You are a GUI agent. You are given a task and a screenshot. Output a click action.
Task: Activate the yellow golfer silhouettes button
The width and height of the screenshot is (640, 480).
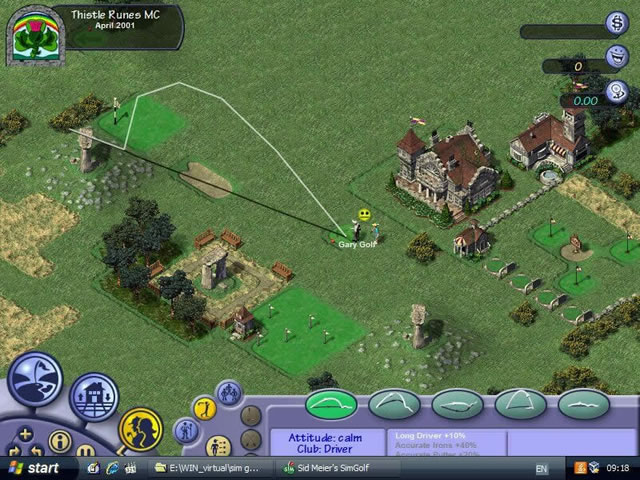pyautogui.click(x=141, y=428)
